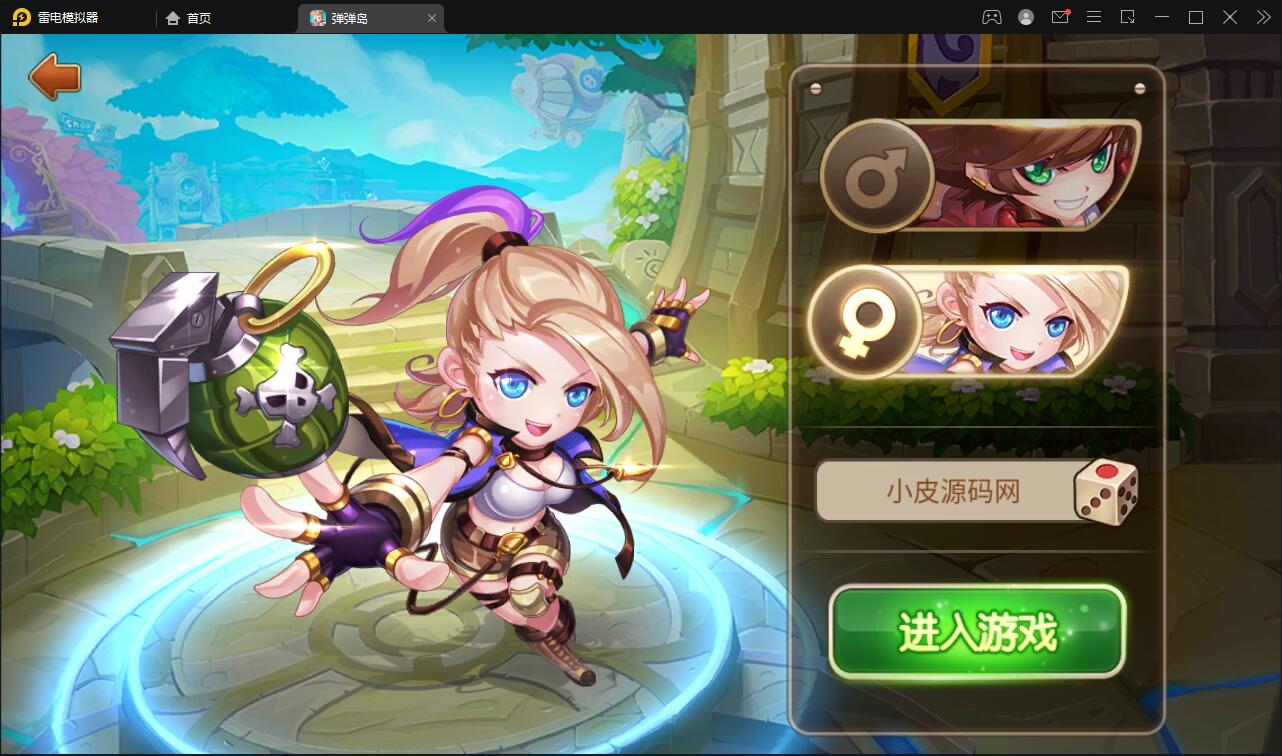The height and width of the screenshot is (756, 1282).
Task: Open the user account profile
Action: (x=1024, y=17)
